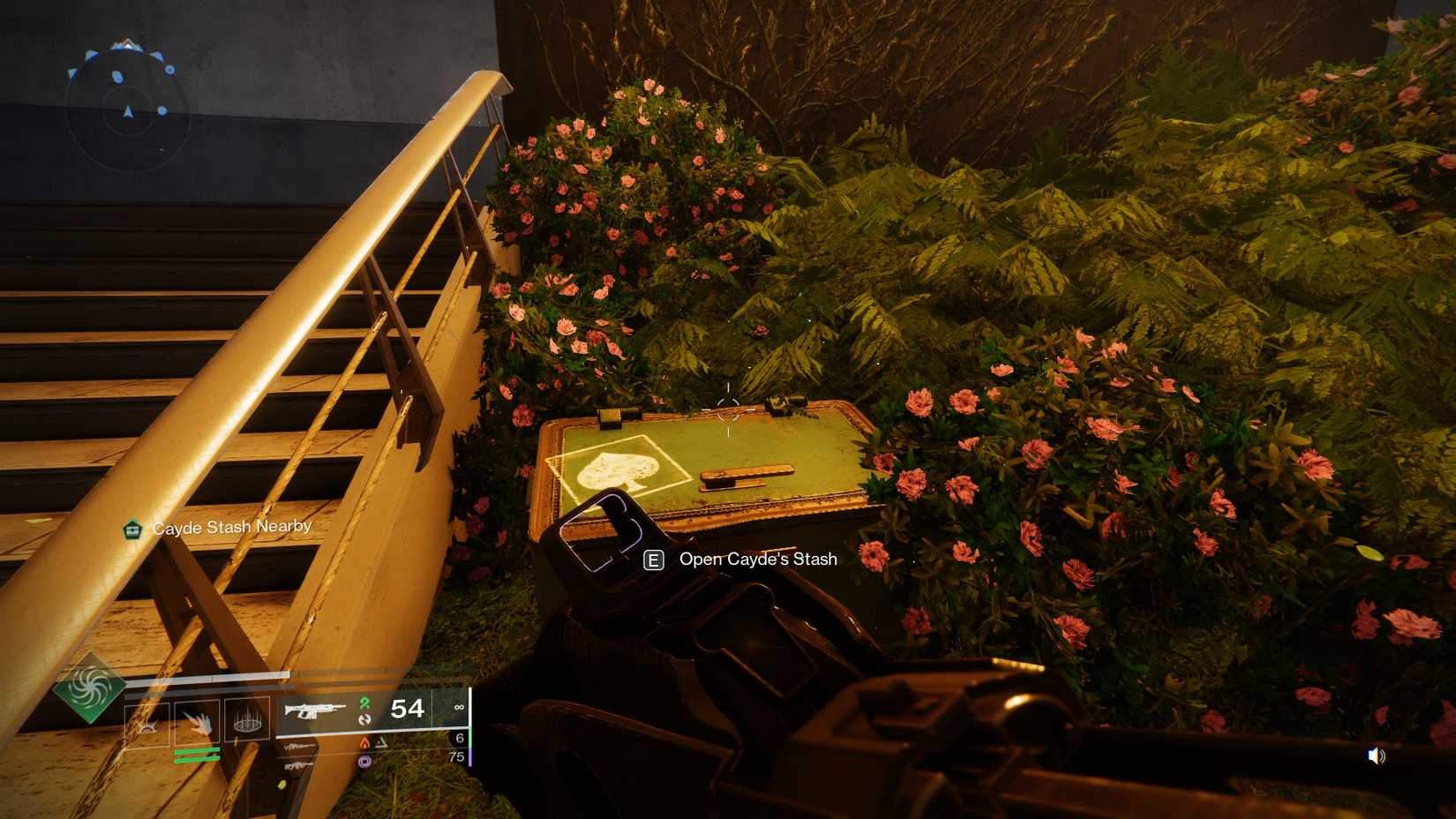Click the player arrow on the radar
The image size is (1456, 819).
click(128, 114)
